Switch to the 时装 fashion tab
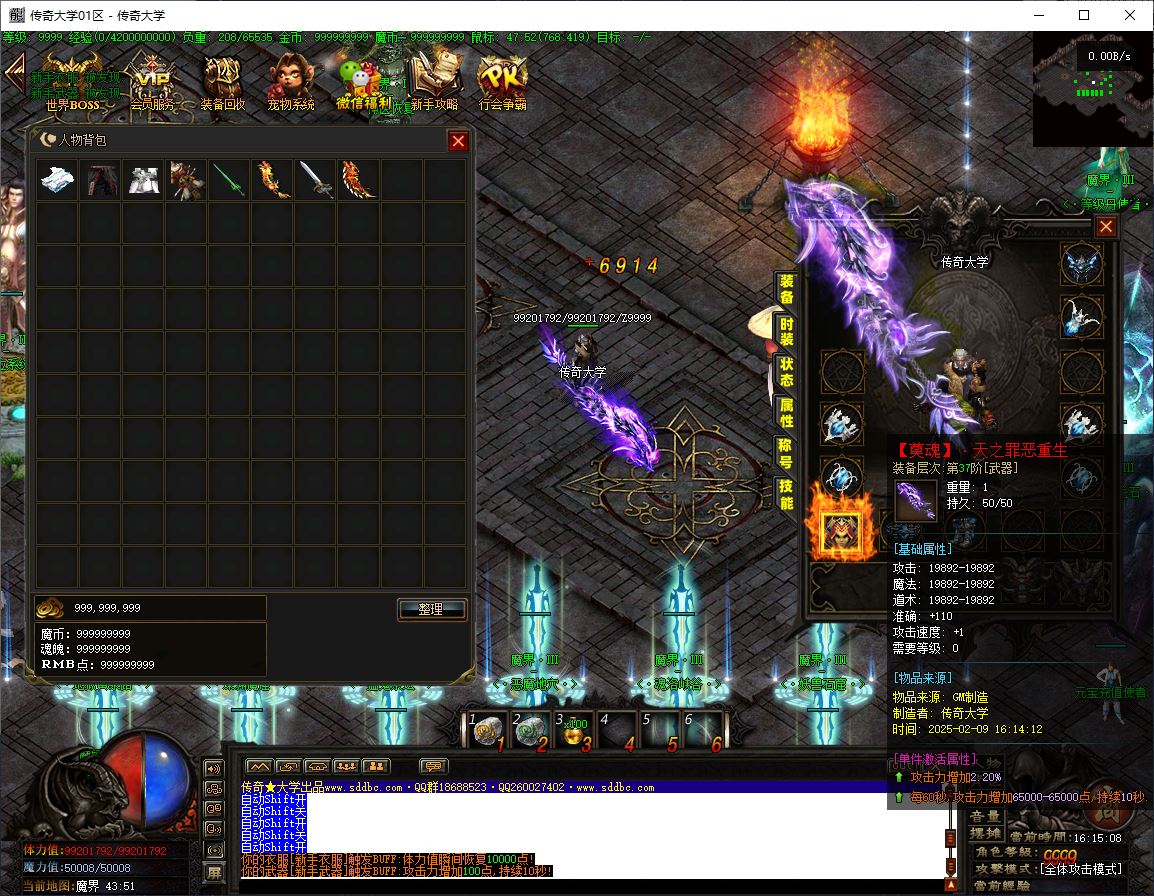Viewport: 1154px width, 896px height. coord(787,332)
